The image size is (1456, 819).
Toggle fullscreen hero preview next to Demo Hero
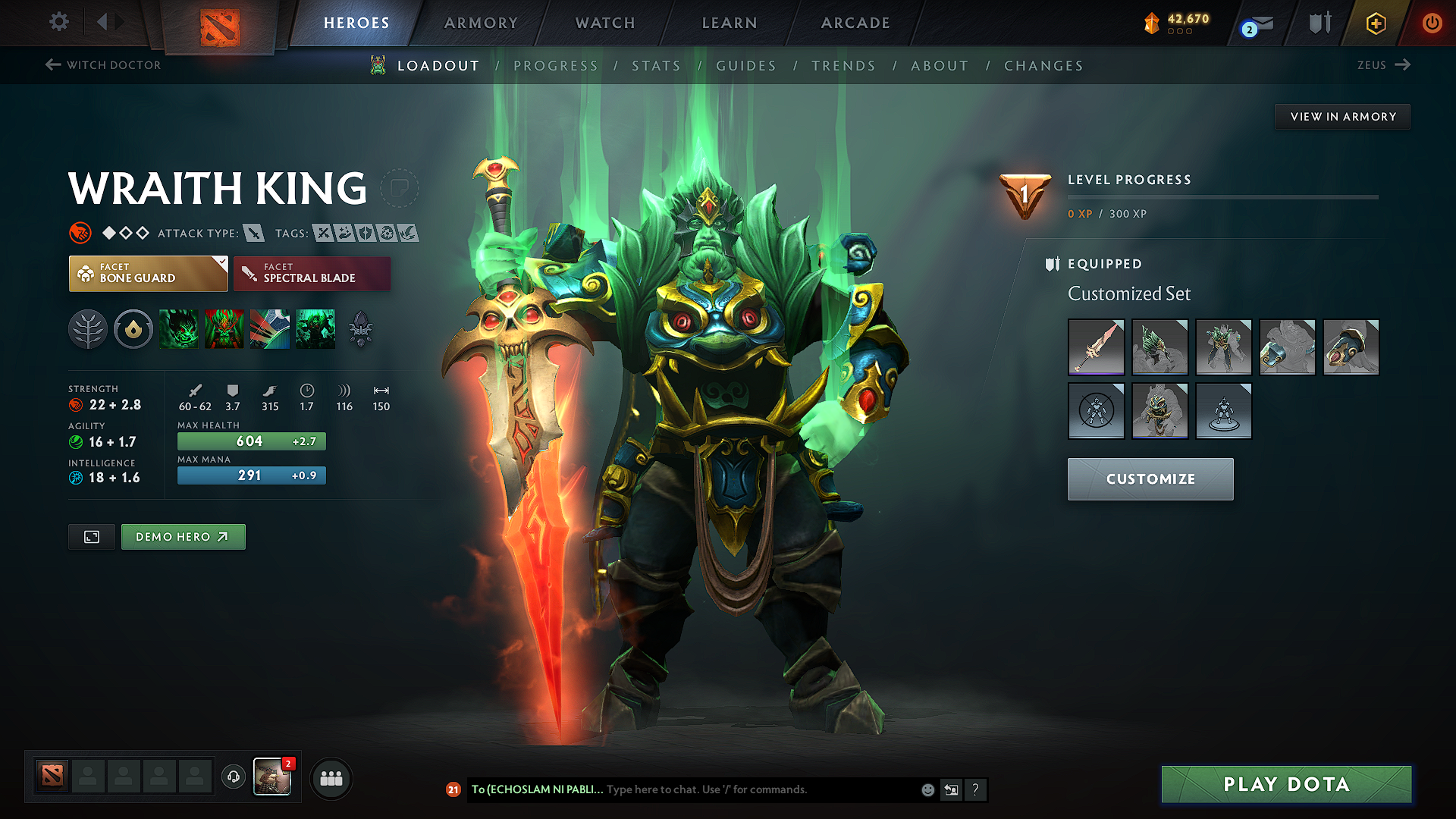pos(91,536)
